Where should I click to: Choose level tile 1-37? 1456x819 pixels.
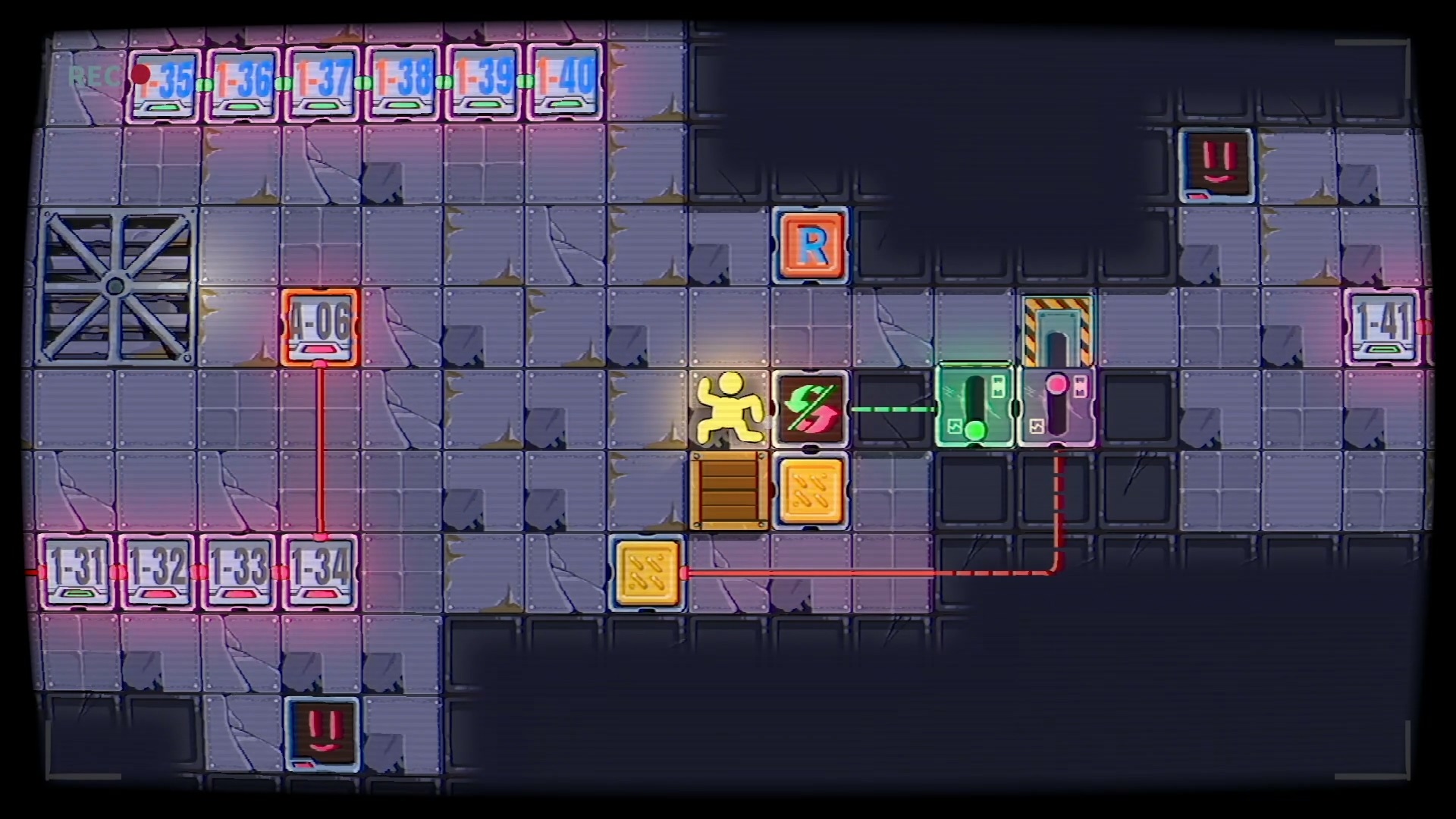click(x=323, y=83)
